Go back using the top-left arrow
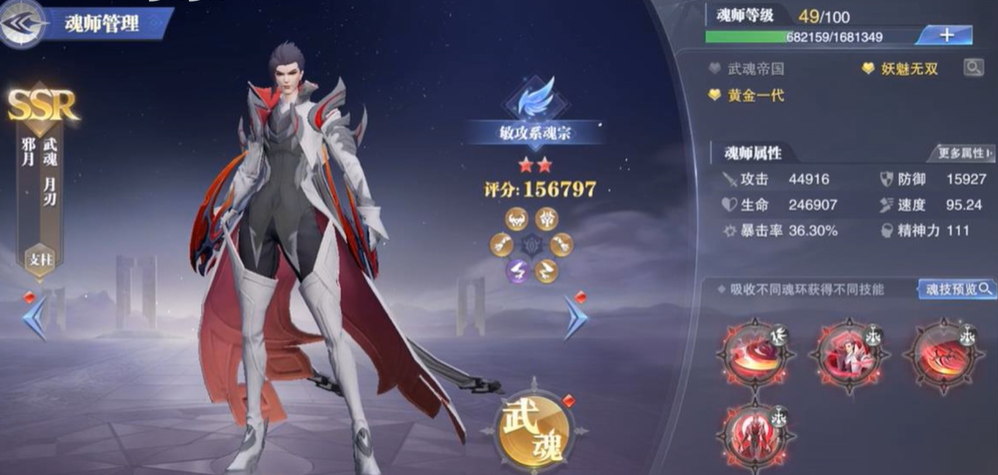This screenshot has width=998, height=475. [x=22, y=24]
